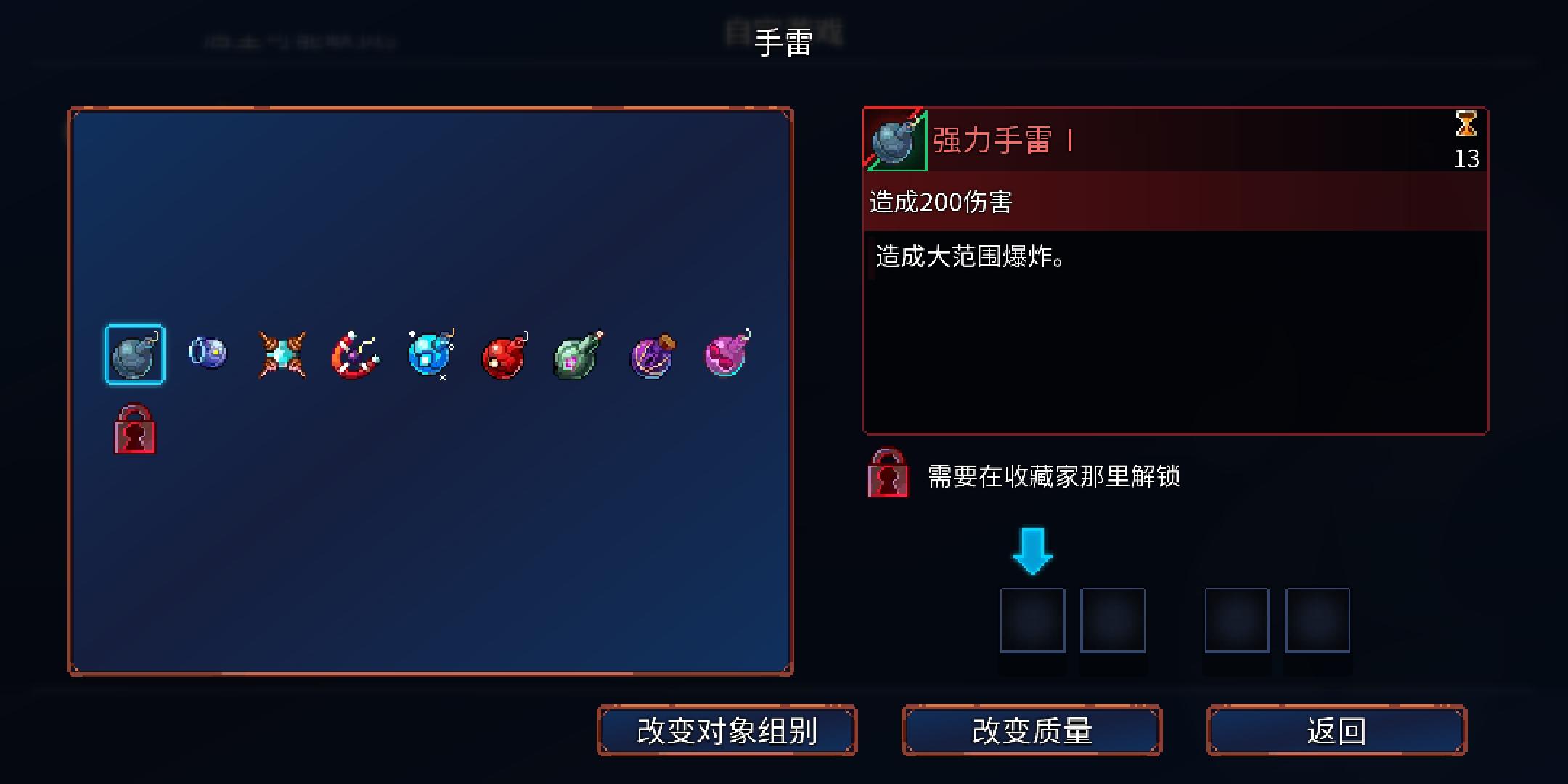The height and width of the screenshot is (784, 1568).
Task: Click the red locked item icon
Action: pyautogui.click(x=135, y=429)
